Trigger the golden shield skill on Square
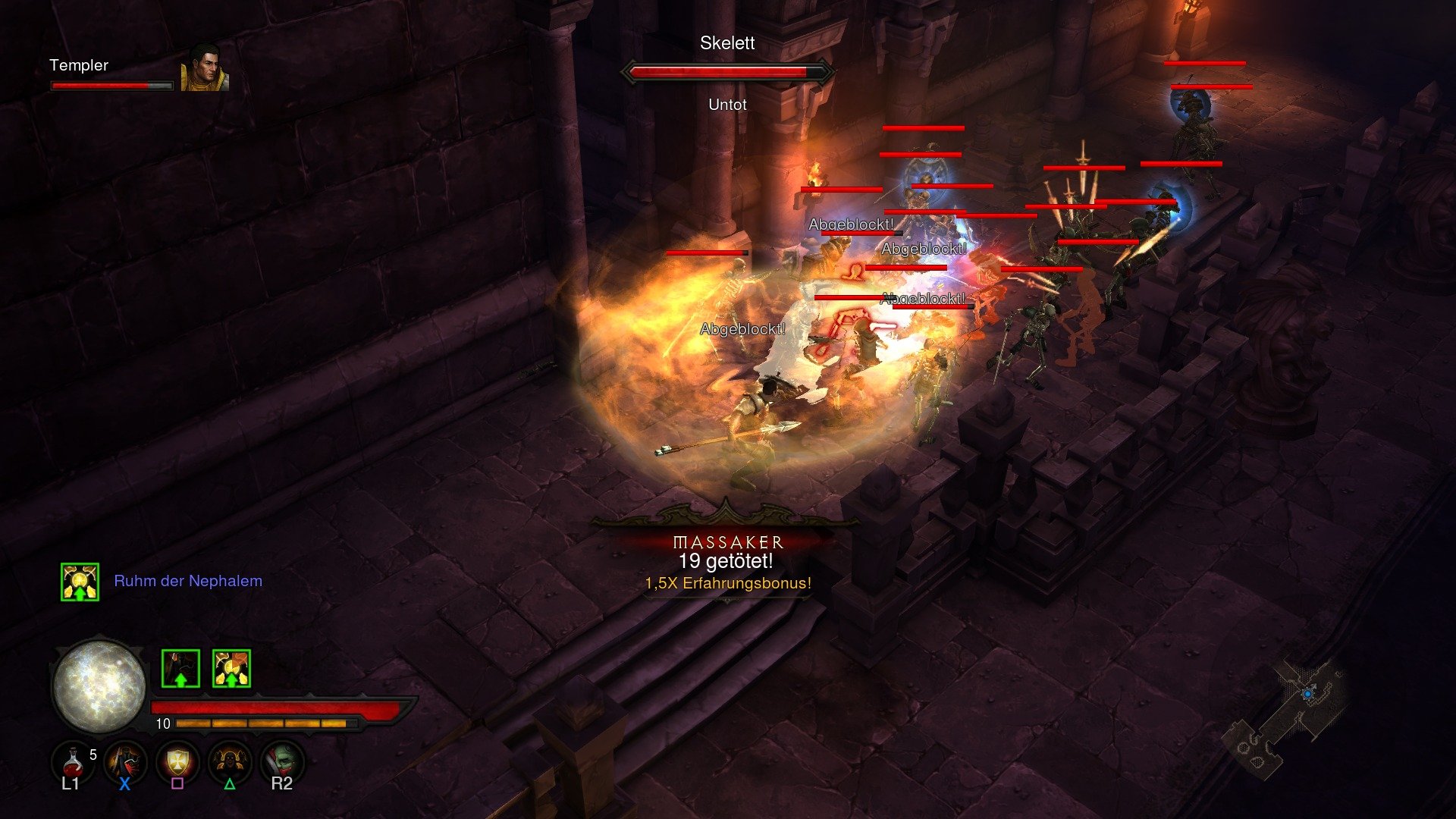Viewport: 1456px width, 819px height. point(177,762)
